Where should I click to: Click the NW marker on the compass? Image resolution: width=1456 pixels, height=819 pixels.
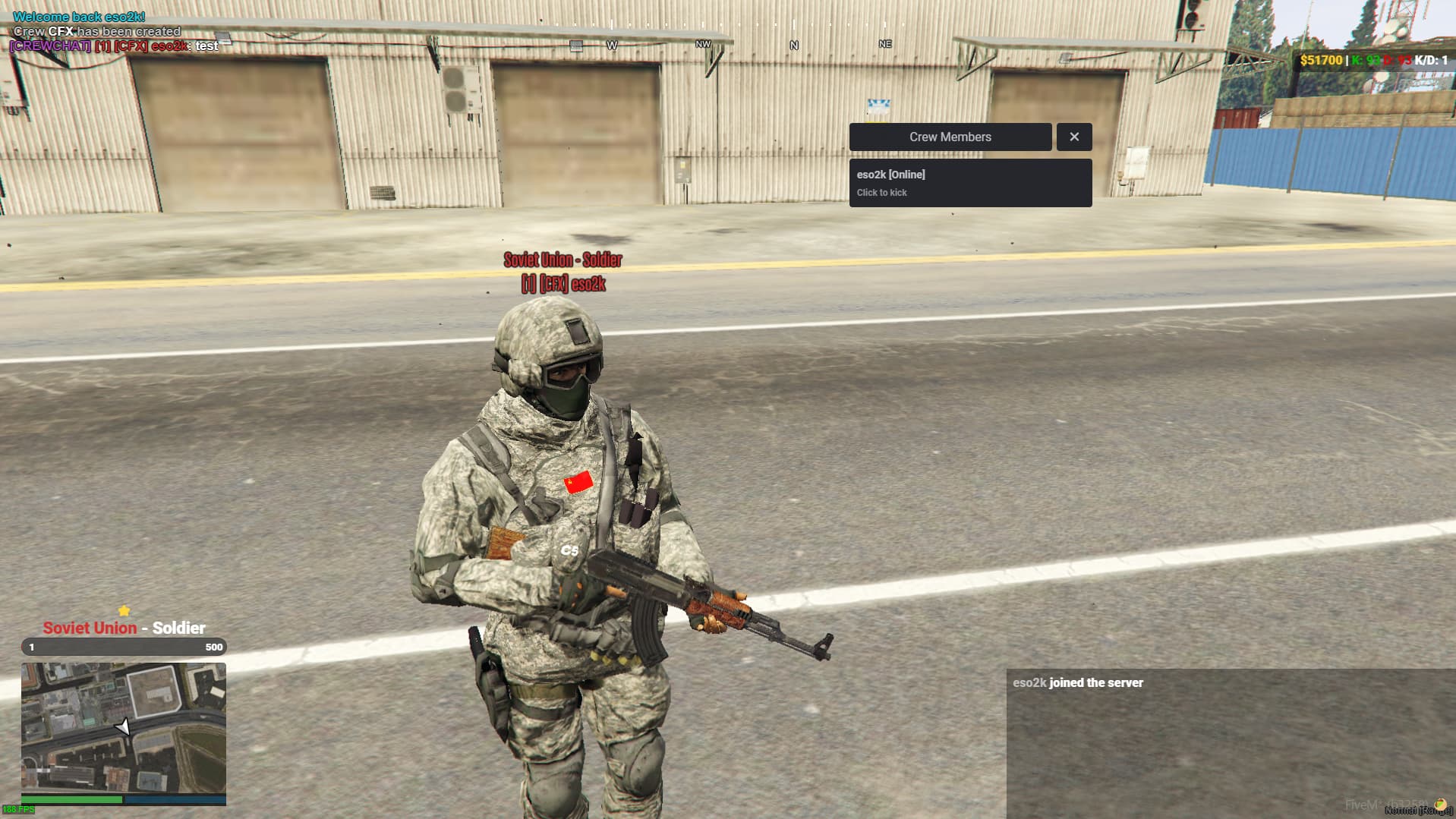[701, 44]
